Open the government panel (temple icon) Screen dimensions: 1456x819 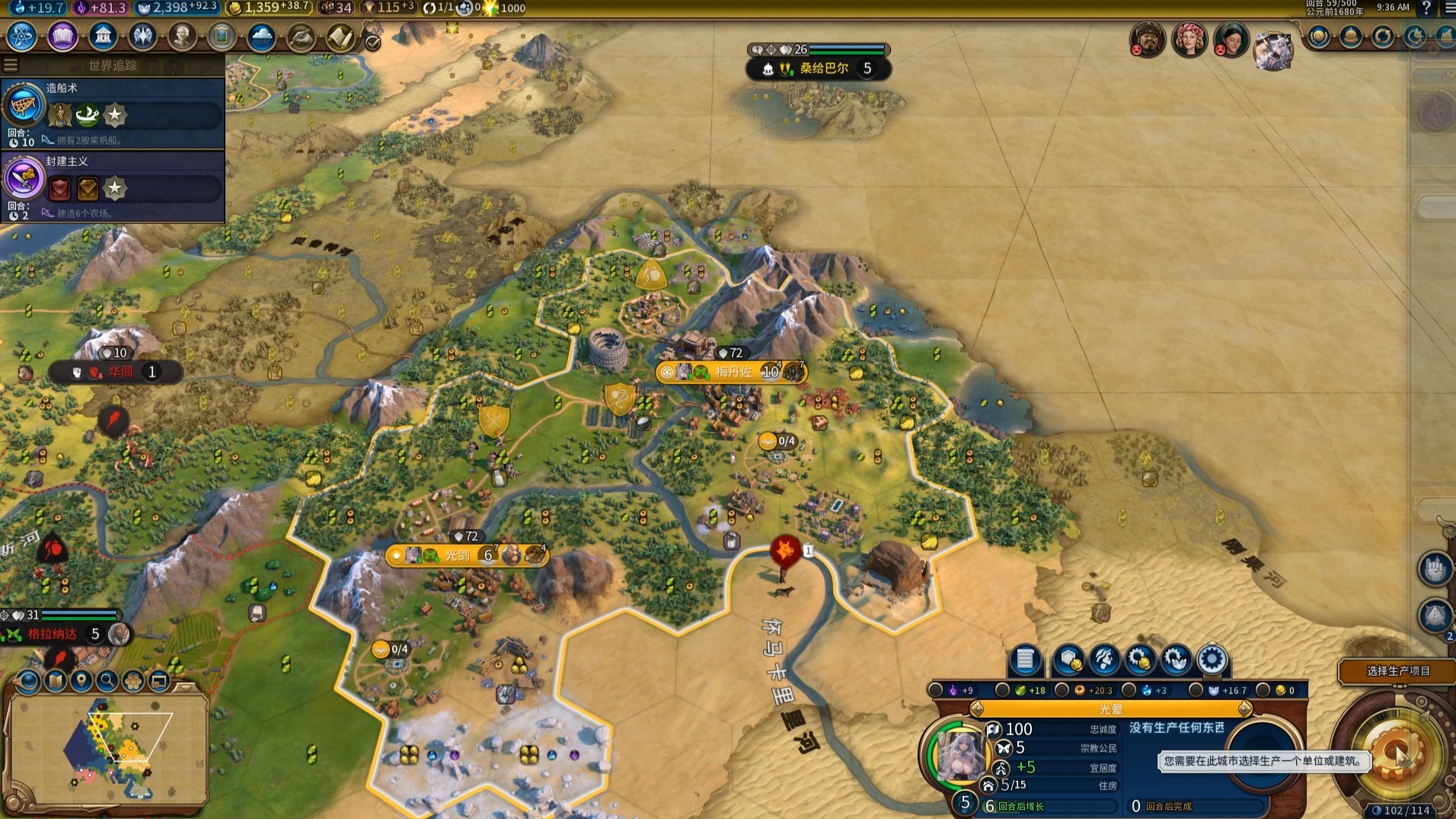[x=103, y=37]
